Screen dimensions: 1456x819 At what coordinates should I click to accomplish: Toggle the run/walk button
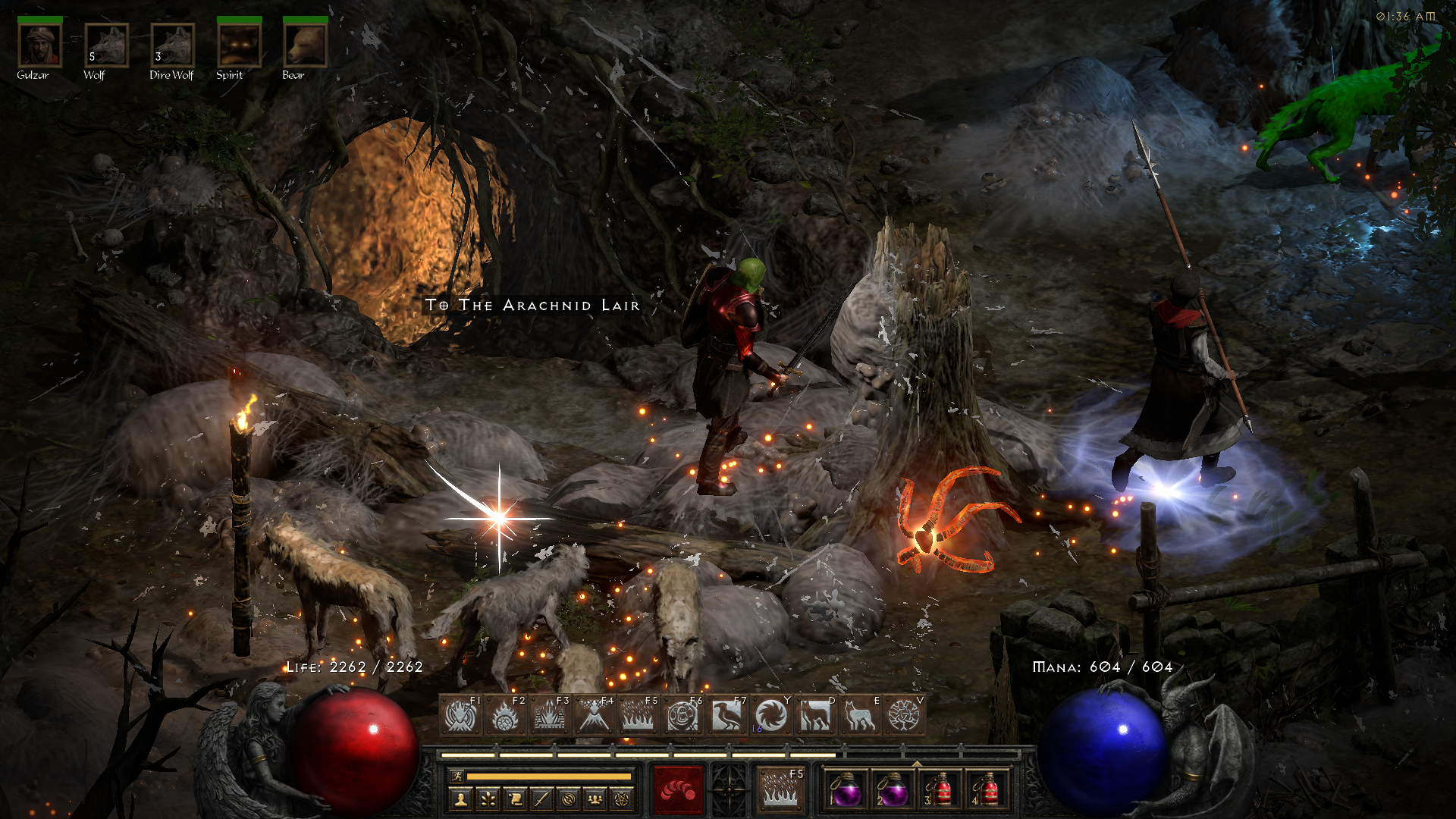click(457, 776)
